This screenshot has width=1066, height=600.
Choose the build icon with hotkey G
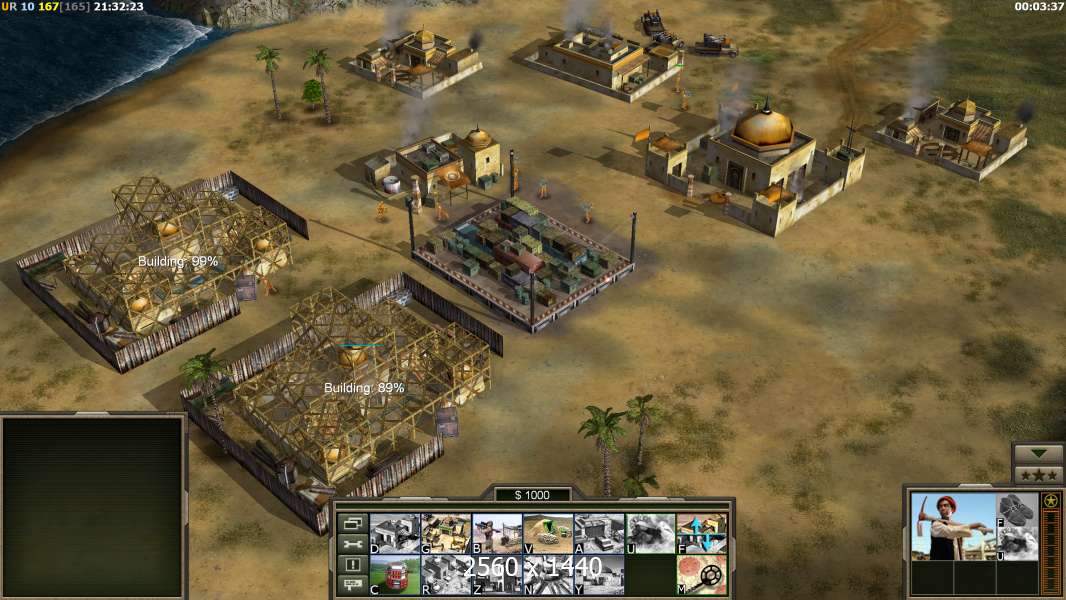pyautogui.click(x=446, y=533)
